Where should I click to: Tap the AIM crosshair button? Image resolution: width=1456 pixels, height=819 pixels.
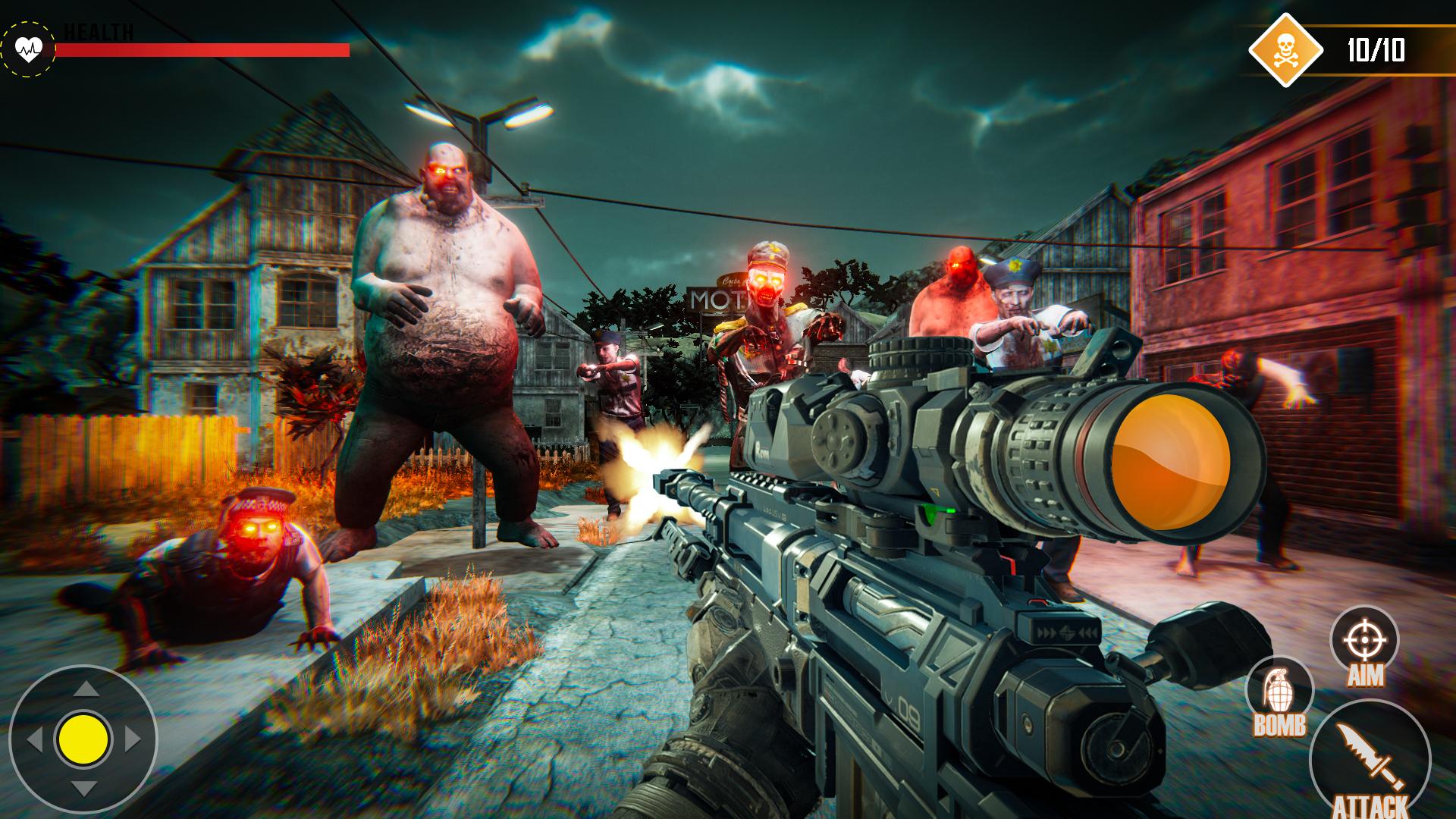coord(1364,641)
